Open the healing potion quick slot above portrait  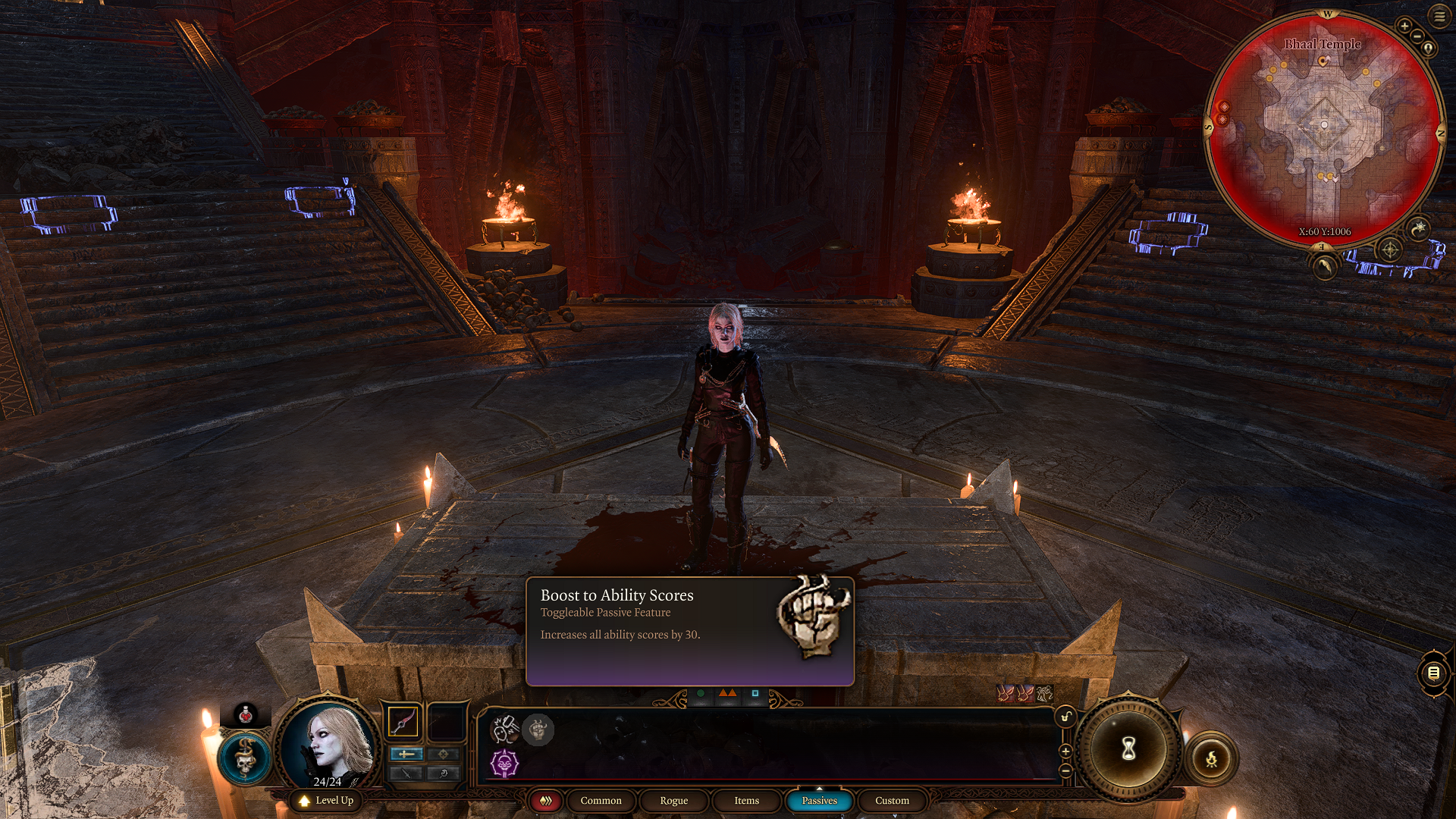pos(245,714)
